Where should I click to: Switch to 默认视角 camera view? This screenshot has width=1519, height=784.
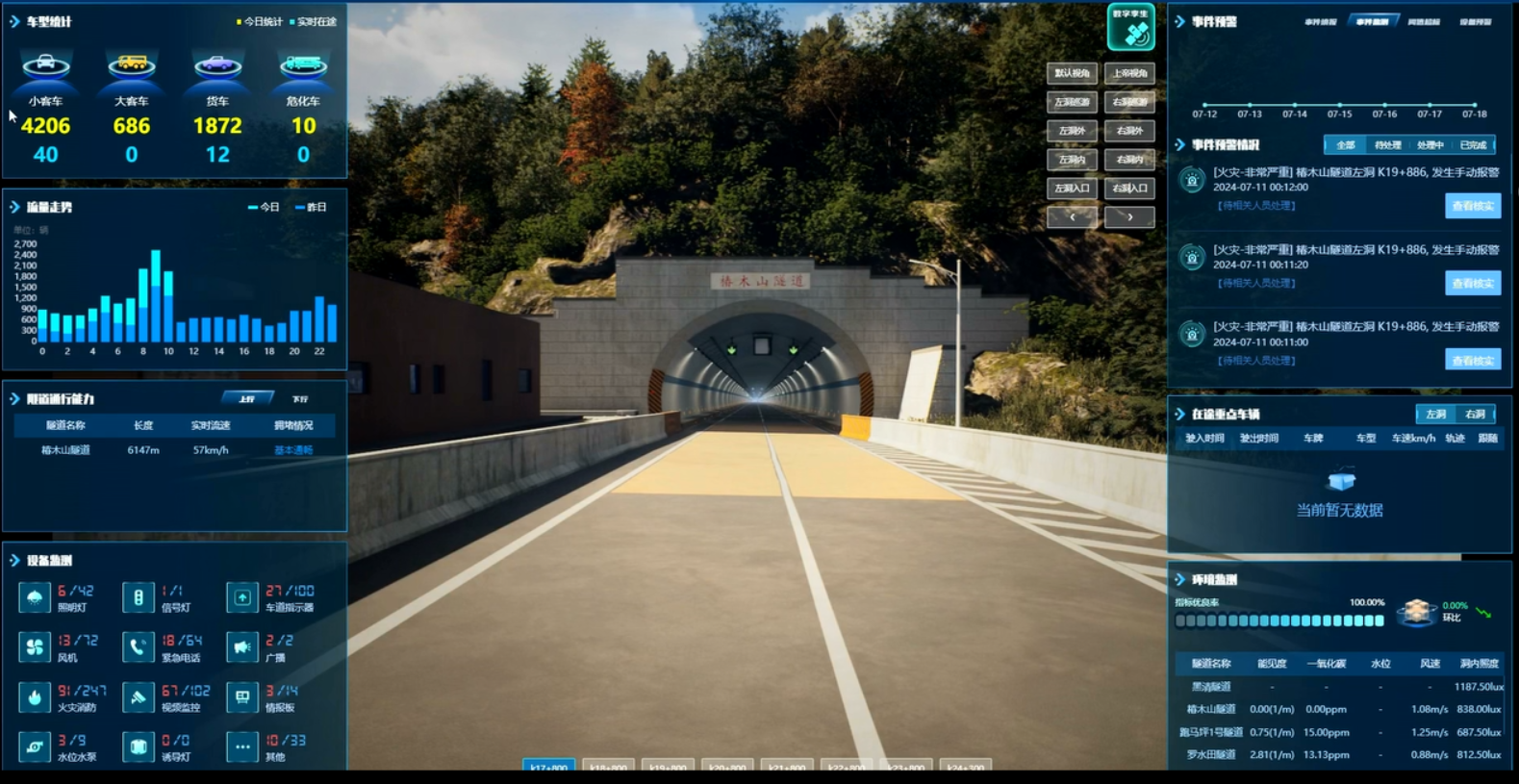click(x=1072, y=73)
